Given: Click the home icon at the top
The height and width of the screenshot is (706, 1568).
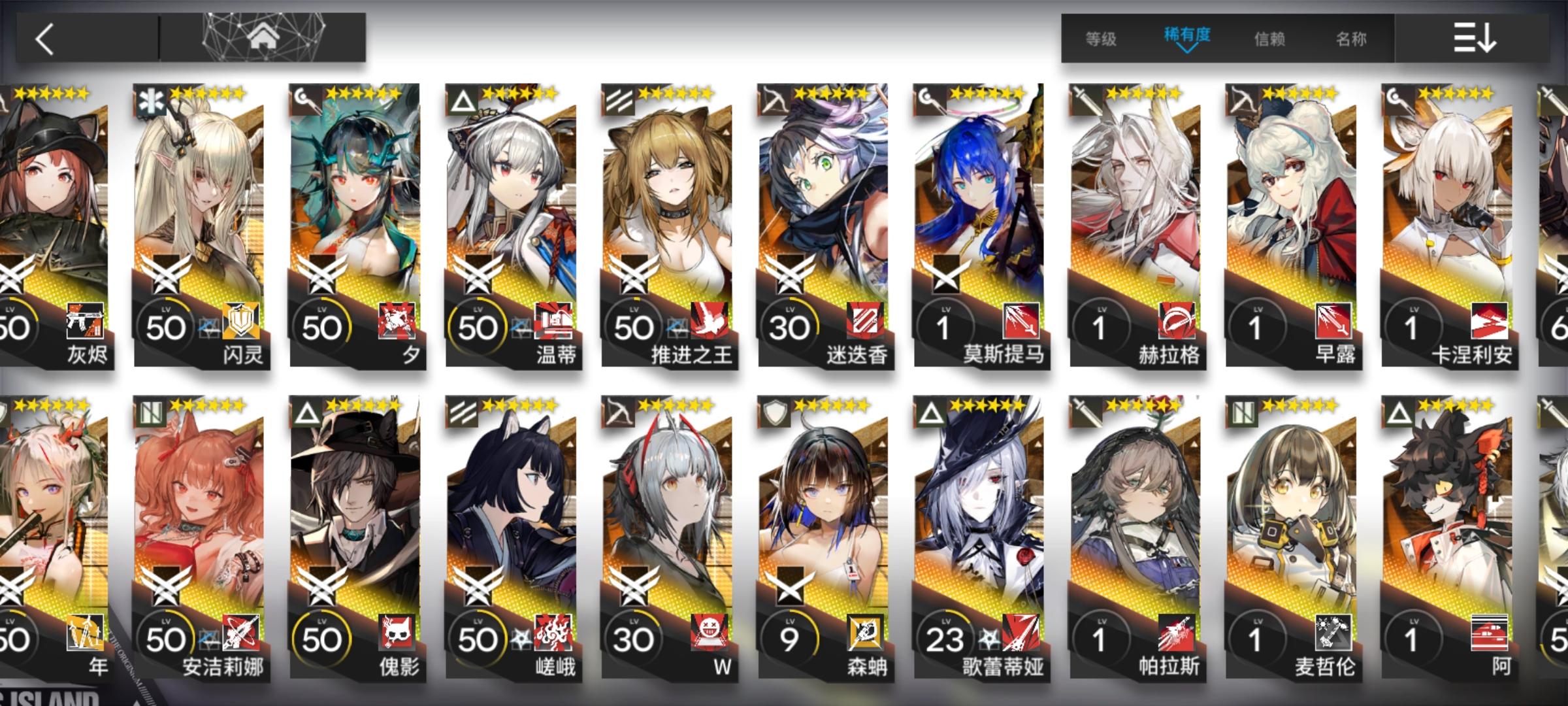Looking at the screenshot, I should [x=265, y=38].
